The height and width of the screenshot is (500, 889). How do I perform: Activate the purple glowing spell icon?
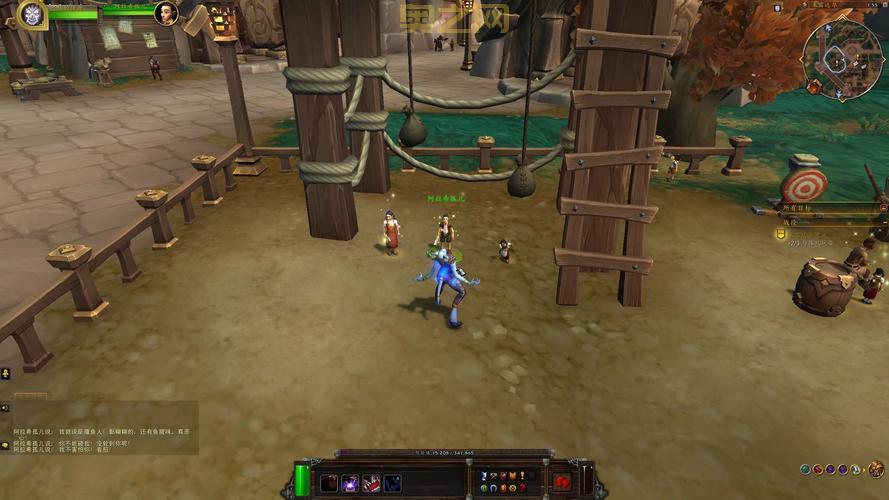(x=351, y=483)
